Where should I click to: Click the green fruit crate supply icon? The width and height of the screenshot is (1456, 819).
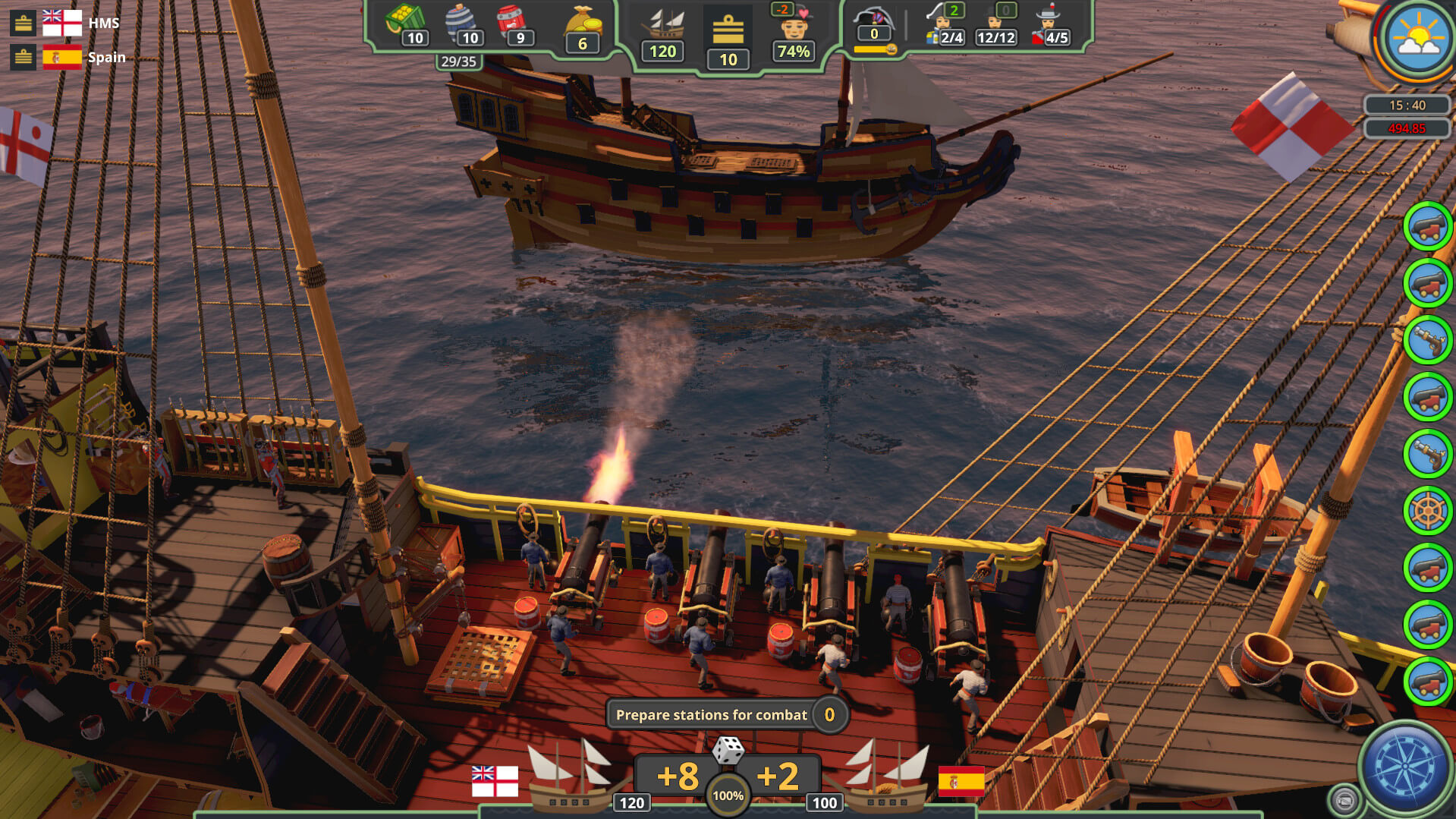coord(404,20)
